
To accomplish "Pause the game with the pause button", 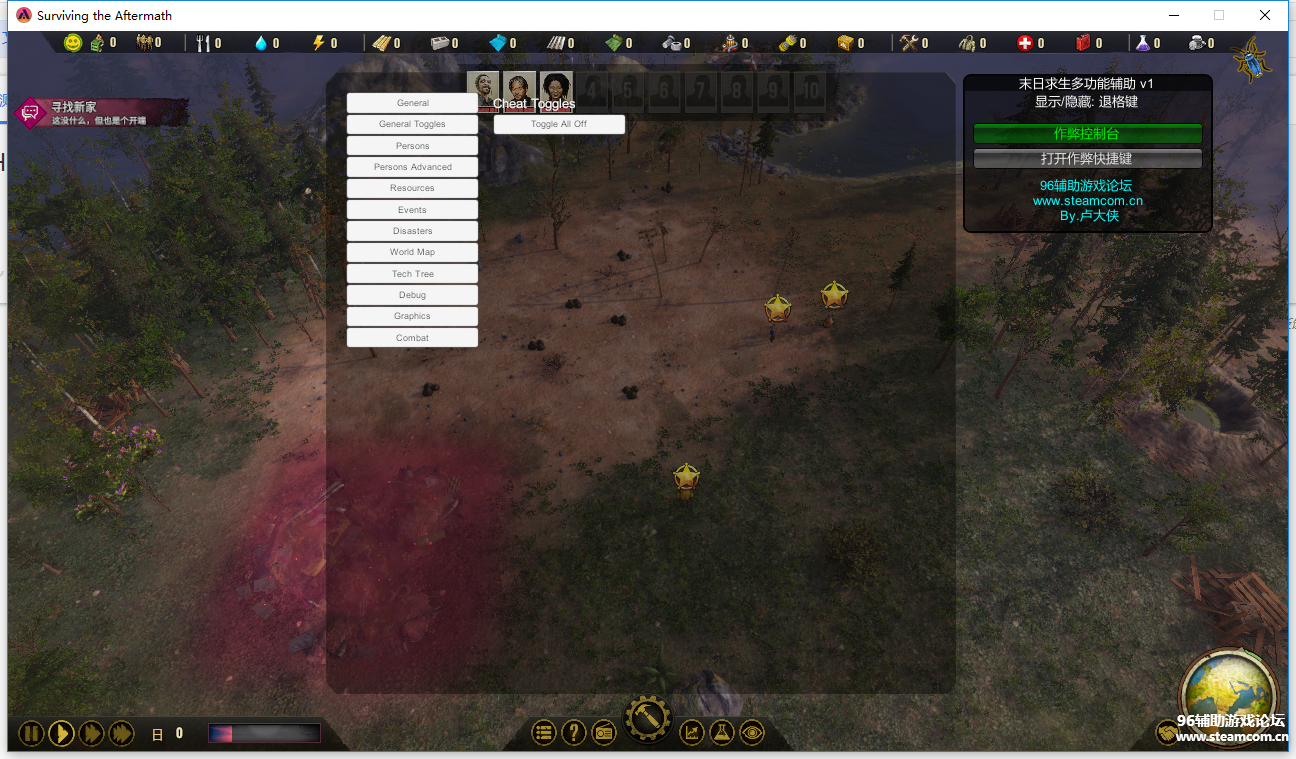I will coord(31,734).
